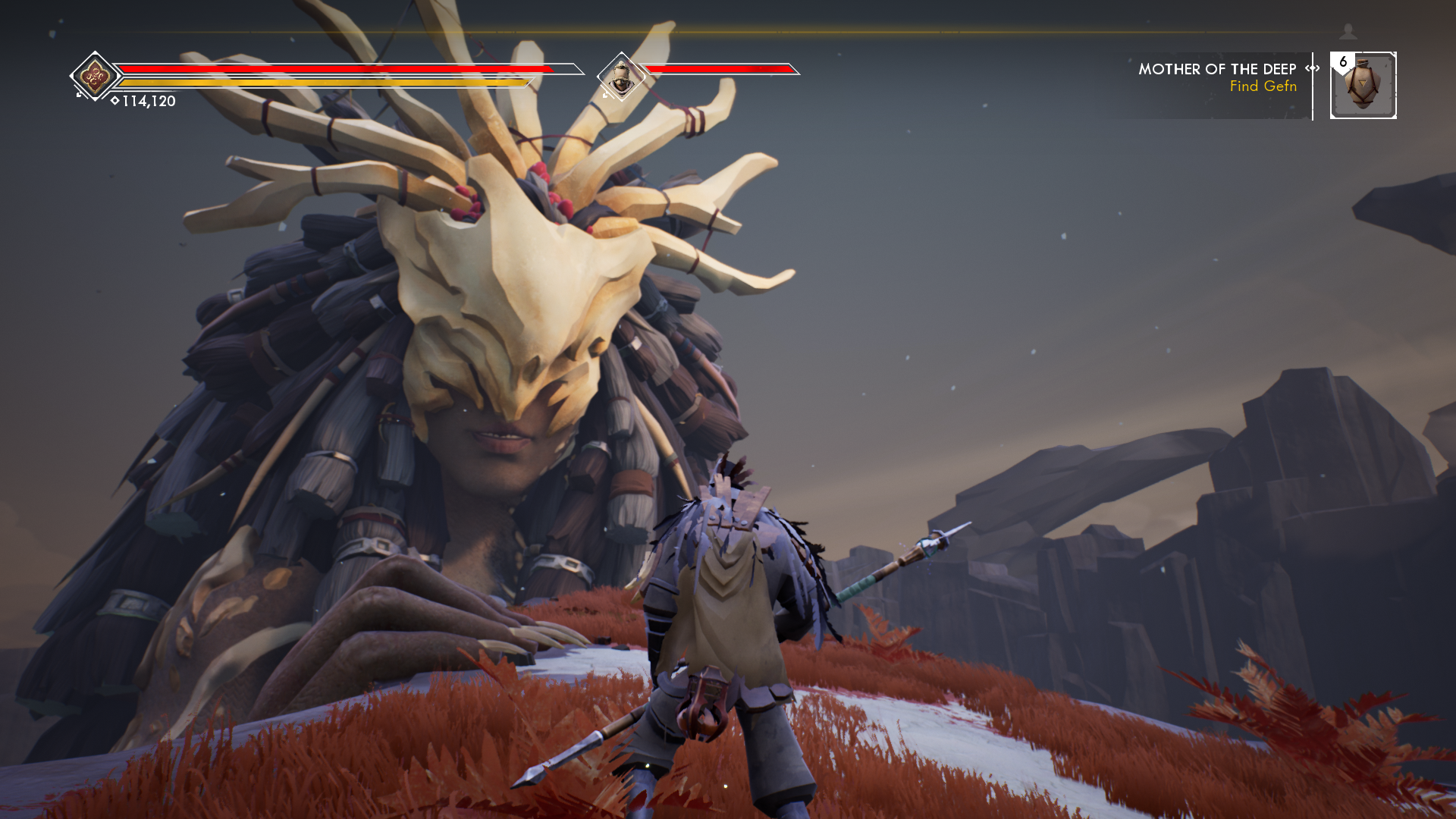
Task: Select the companion portrait icon
Action: [621, 76]
